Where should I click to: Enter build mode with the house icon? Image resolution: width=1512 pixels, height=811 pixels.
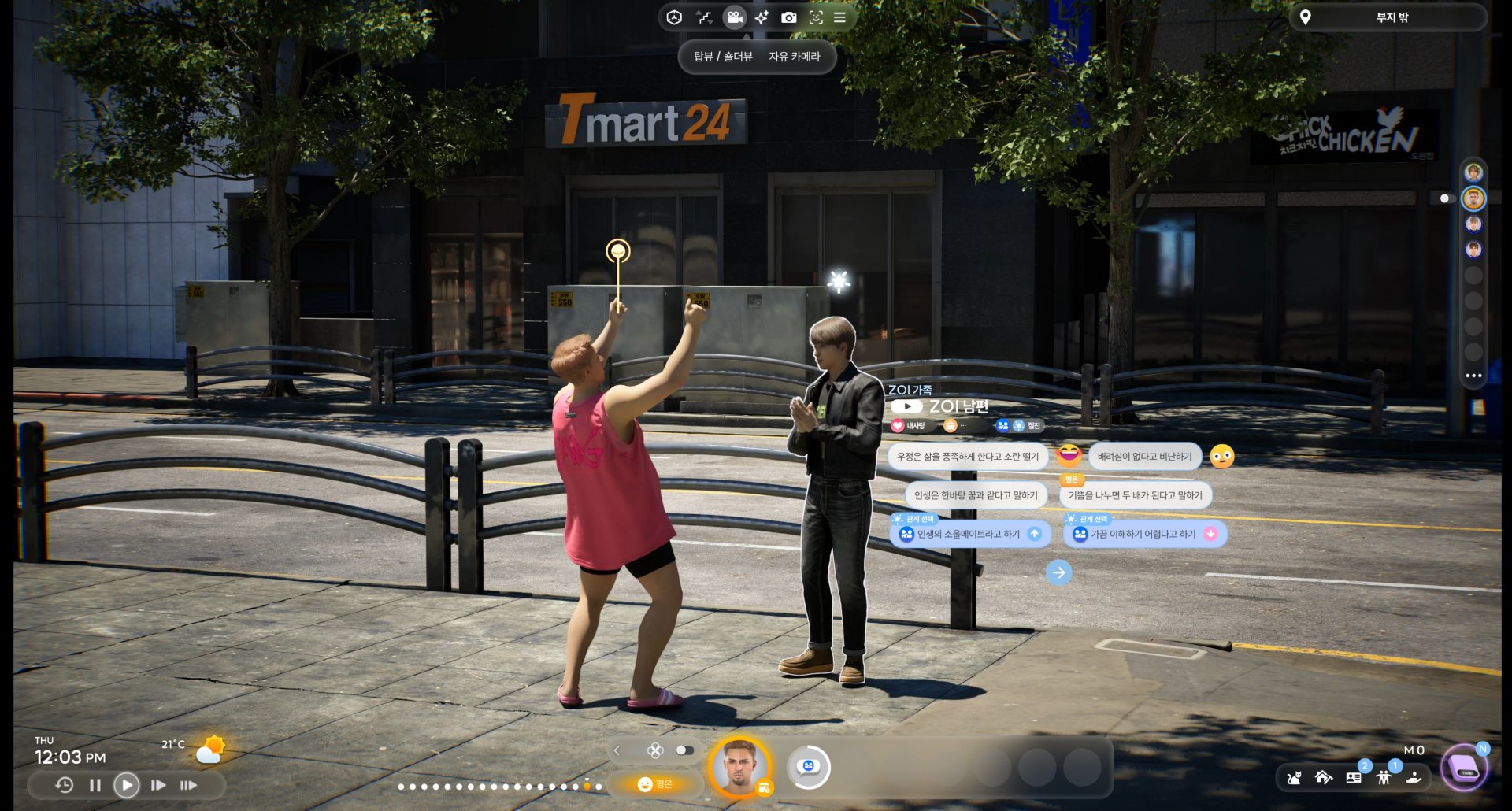click(1324, 778)
